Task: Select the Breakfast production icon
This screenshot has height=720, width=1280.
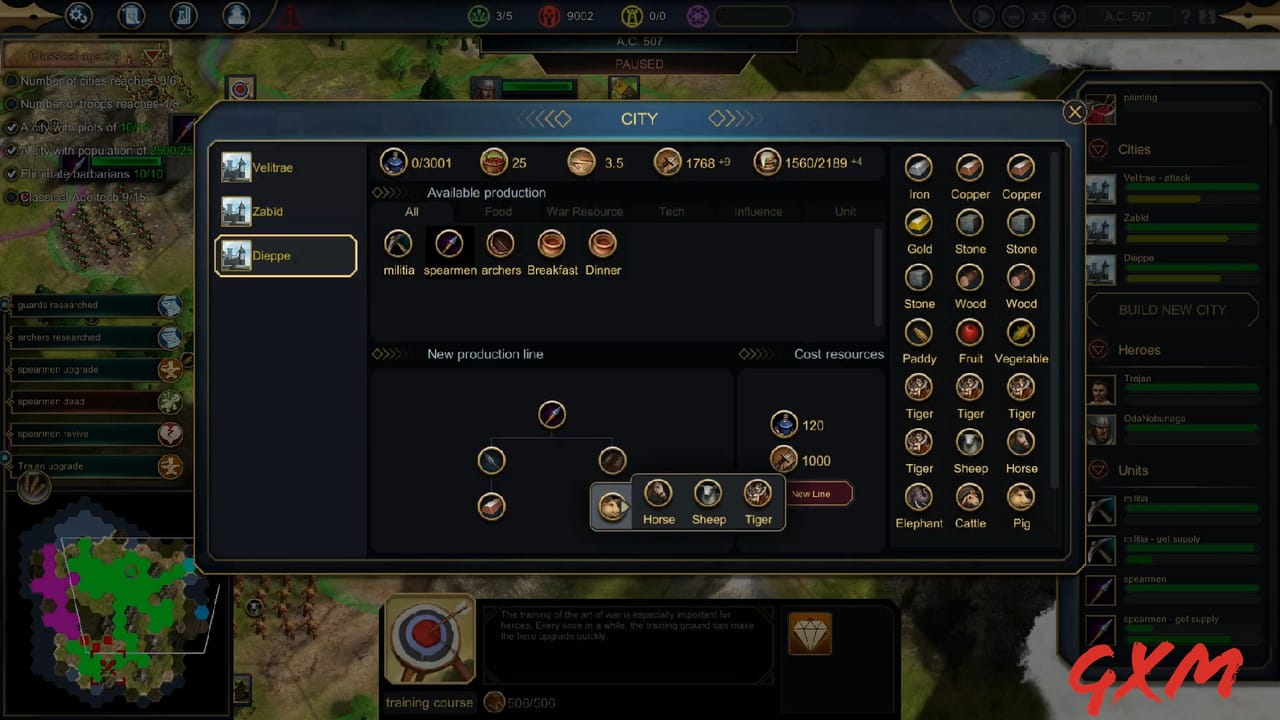Action: (552, 243)
